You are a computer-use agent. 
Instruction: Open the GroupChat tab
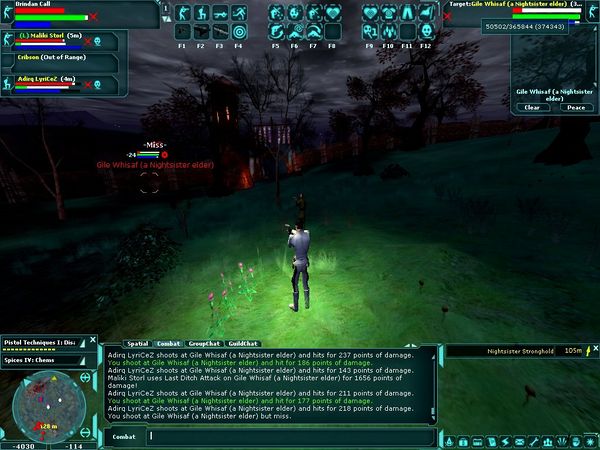[x=203, y=344]
